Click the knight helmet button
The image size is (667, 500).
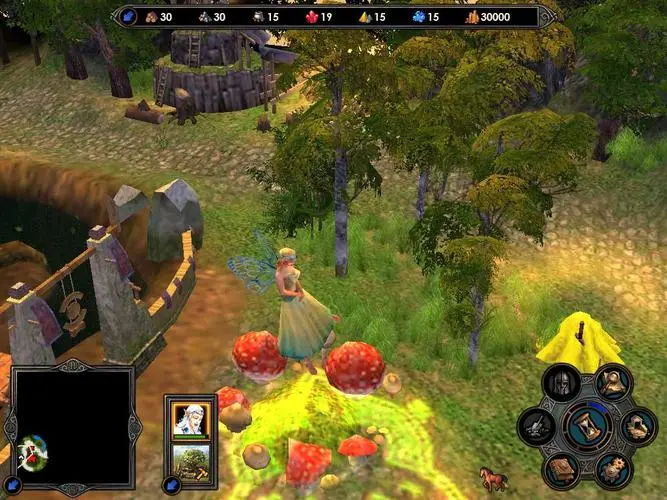point(561,384)
